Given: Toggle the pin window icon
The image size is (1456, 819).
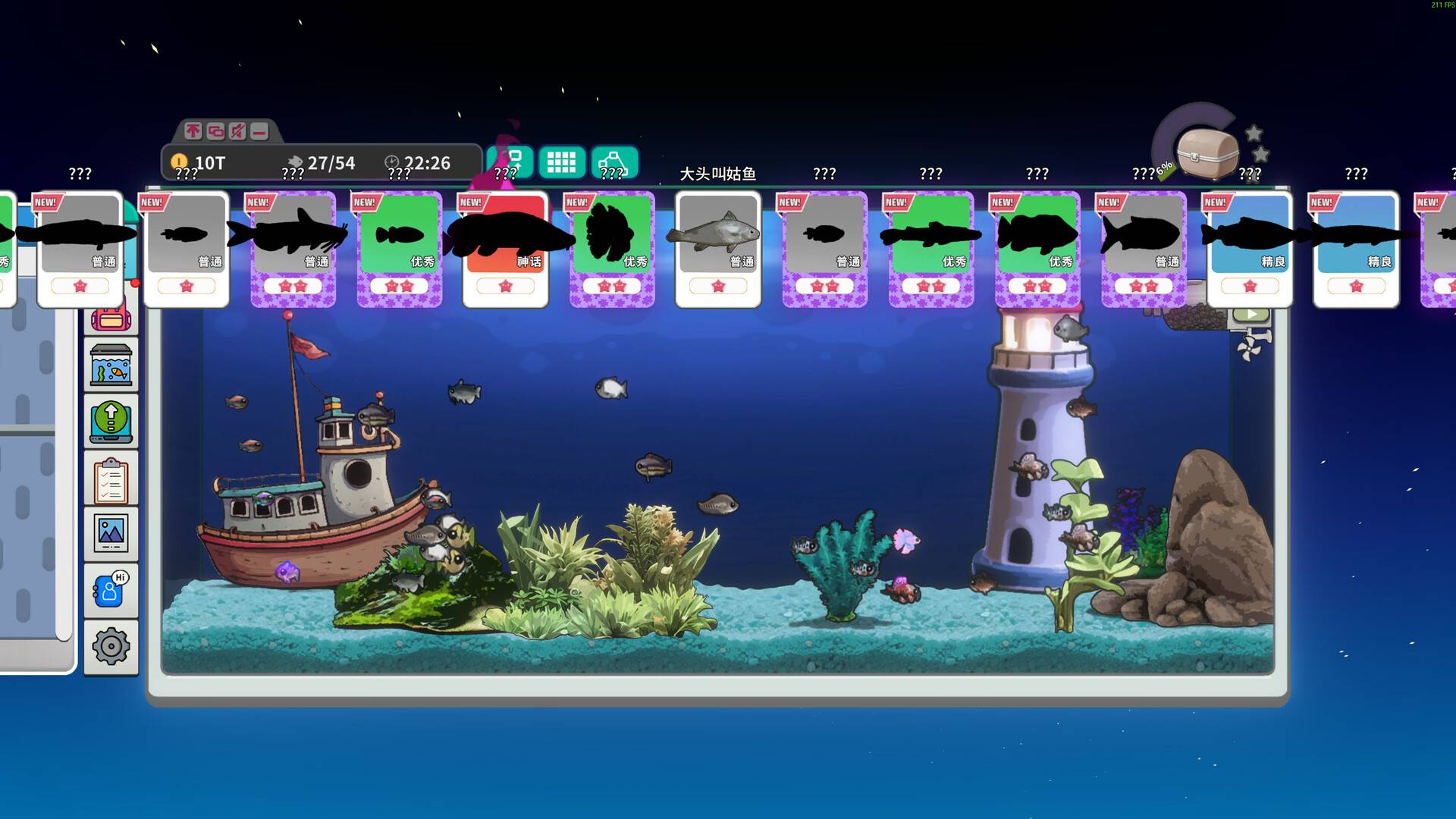Looking at the screenshot, I should [x=193, y=130].
